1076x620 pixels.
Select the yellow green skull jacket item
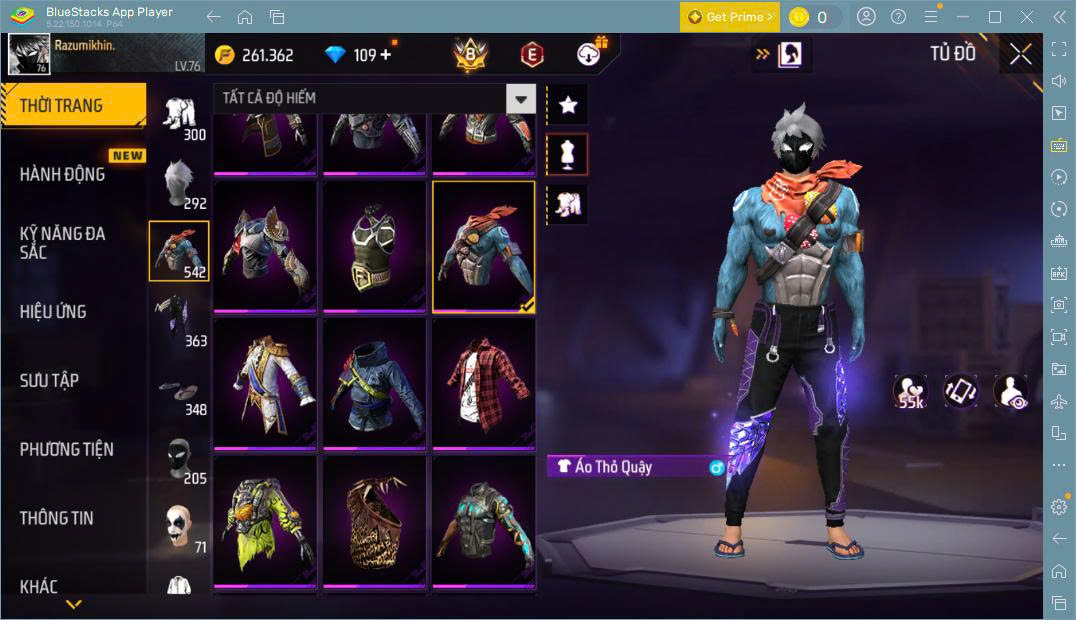(265, 522)
